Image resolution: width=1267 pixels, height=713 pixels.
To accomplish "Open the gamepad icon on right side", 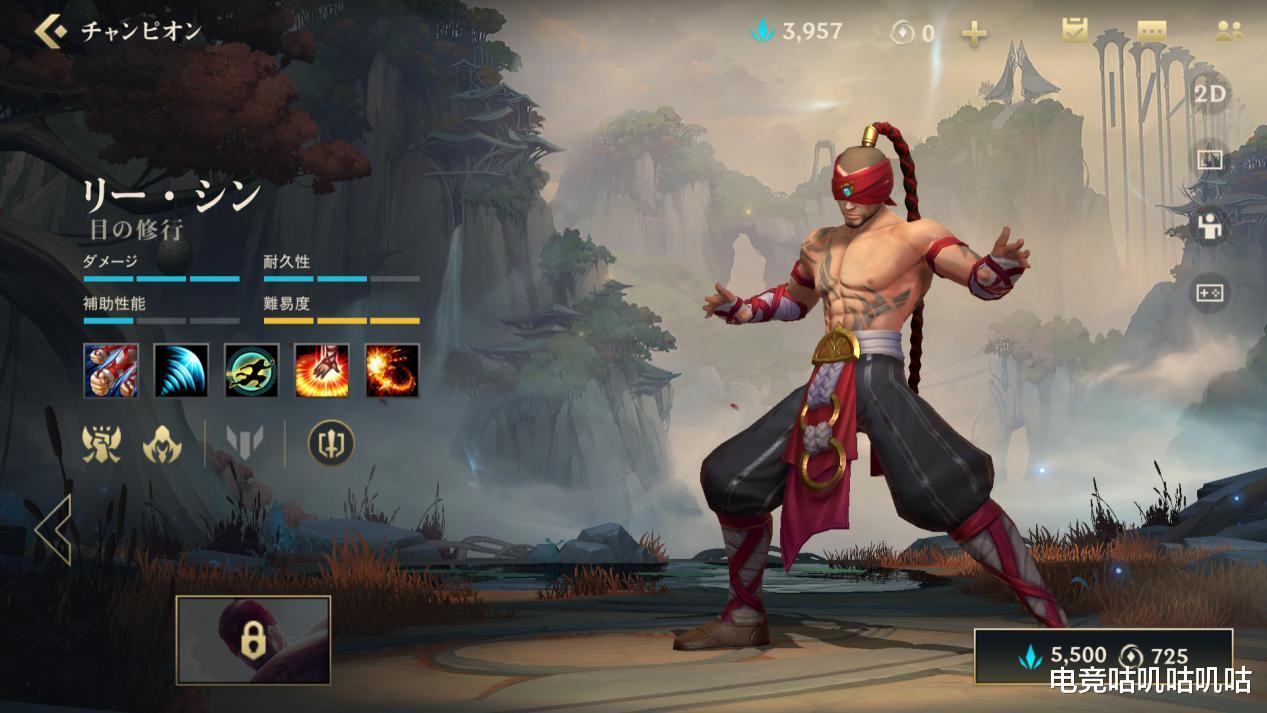I will [1210, 293].
